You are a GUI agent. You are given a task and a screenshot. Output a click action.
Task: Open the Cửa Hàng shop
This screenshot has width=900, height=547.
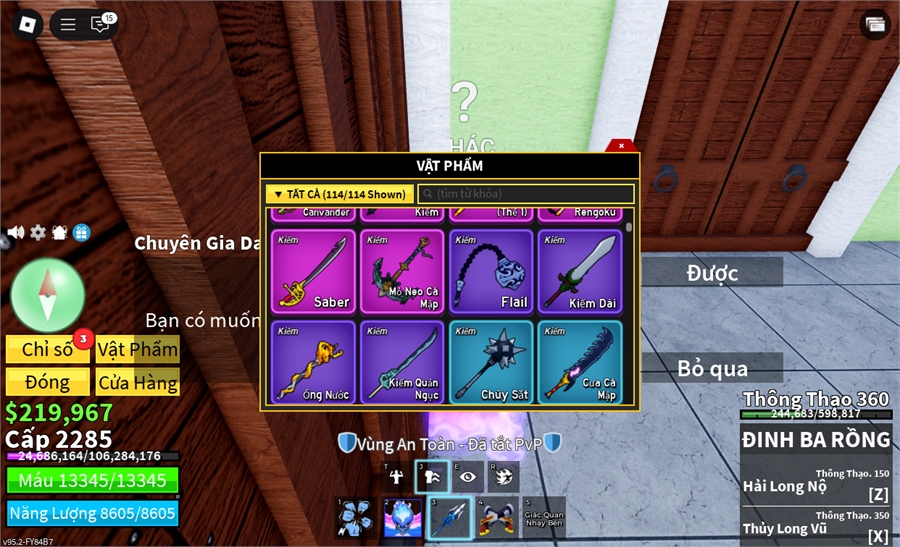point(138,382)
